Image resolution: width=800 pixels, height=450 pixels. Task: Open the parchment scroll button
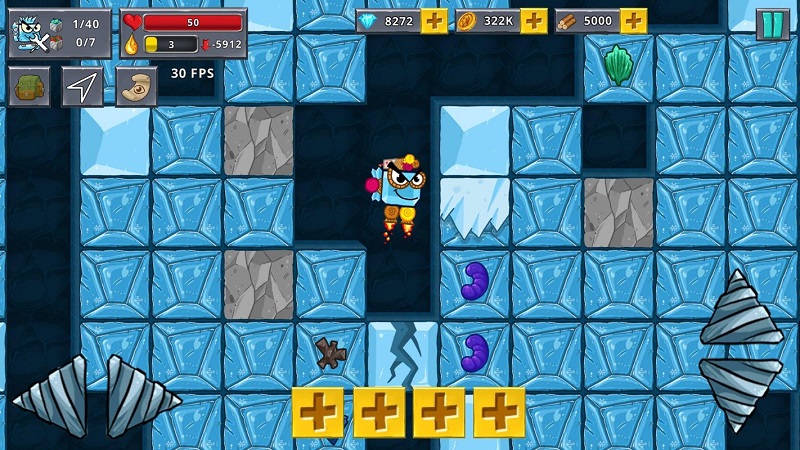point(136,86)
